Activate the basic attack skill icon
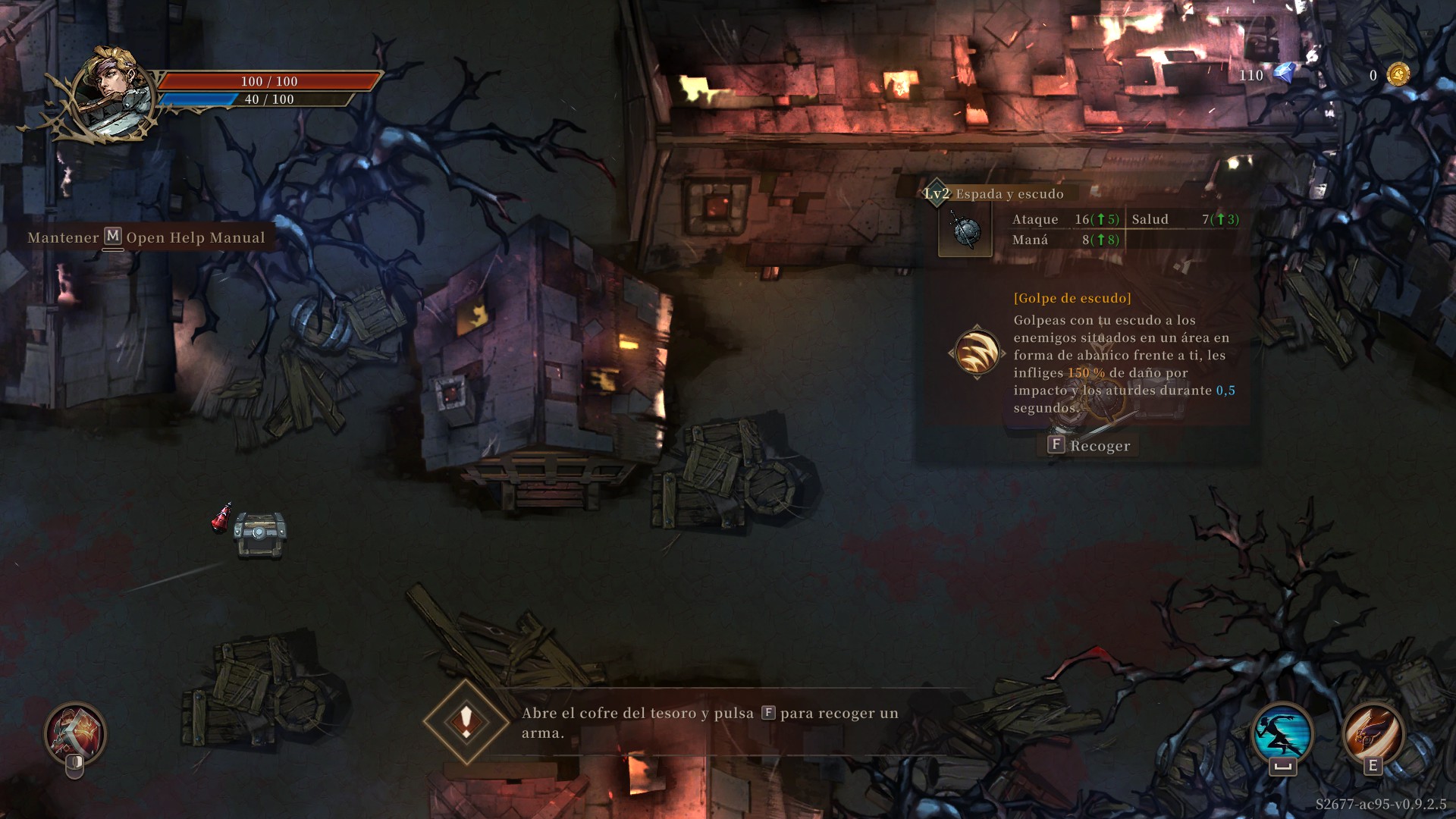Screen dimensions: 1456x819 [75, 733]
